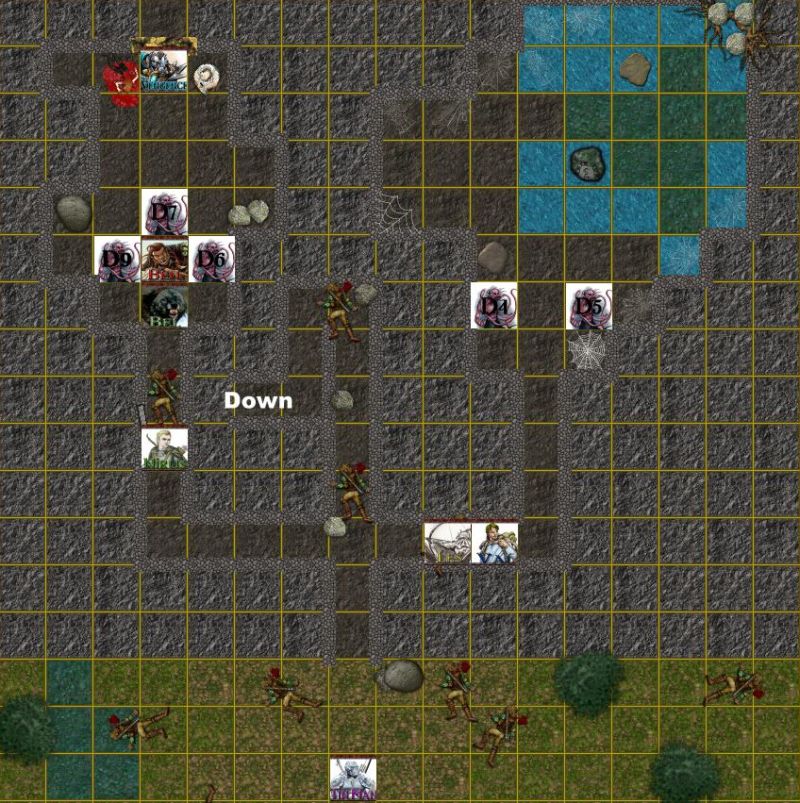Select the D6 monster token

click(211, 259)
